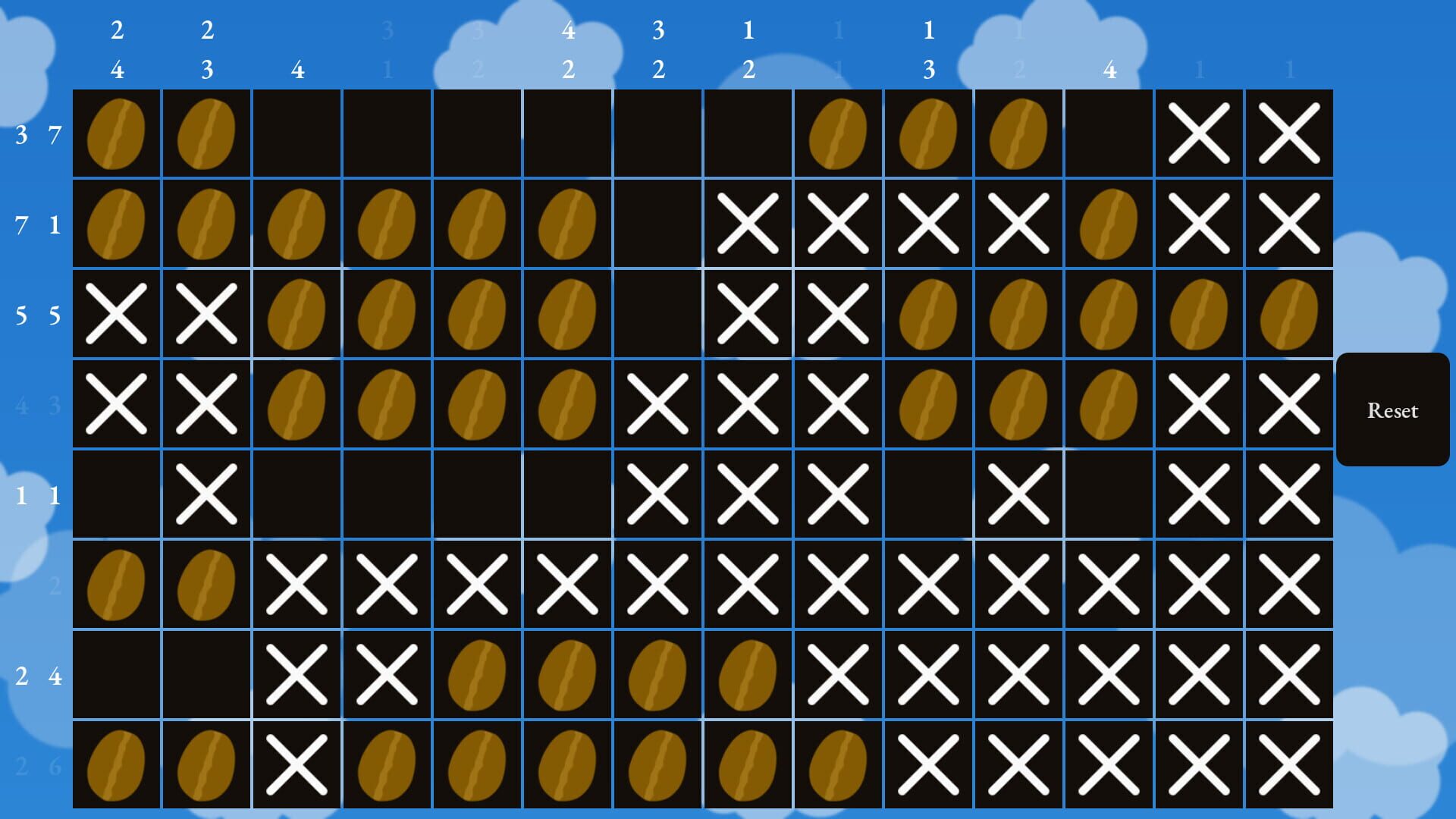Click the row clue labeled '3 7'
This screenshot has width=1456, height=819.
coord(38,133)
